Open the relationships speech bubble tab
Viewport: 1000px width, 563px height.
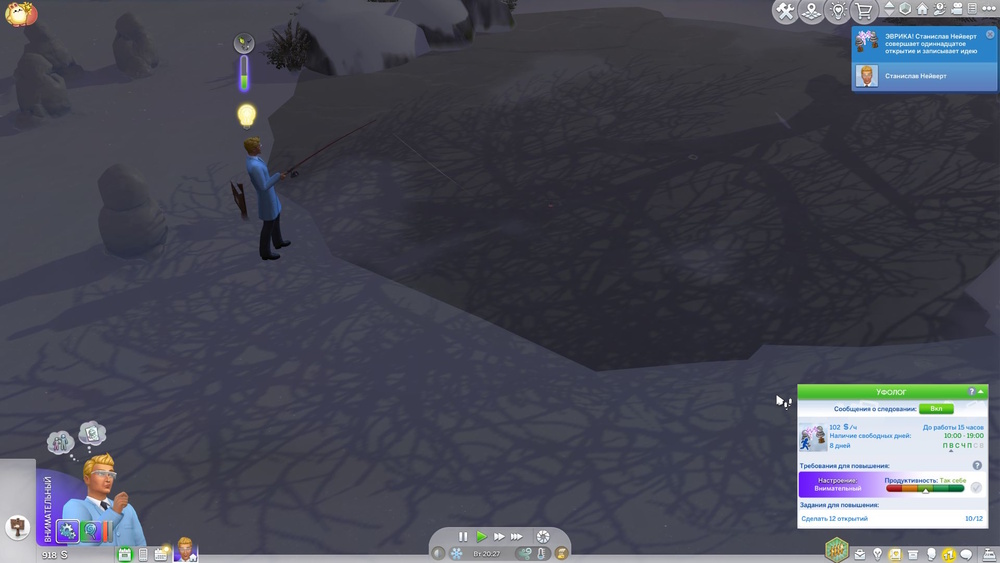click(x=966, y=554)
